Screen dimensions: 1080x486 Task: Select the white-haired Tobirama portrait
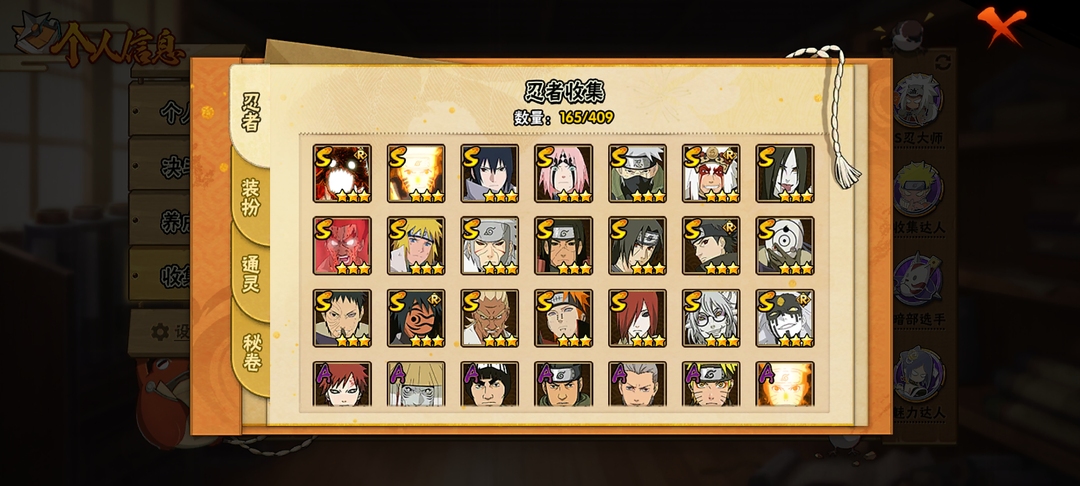coord(489,246)
